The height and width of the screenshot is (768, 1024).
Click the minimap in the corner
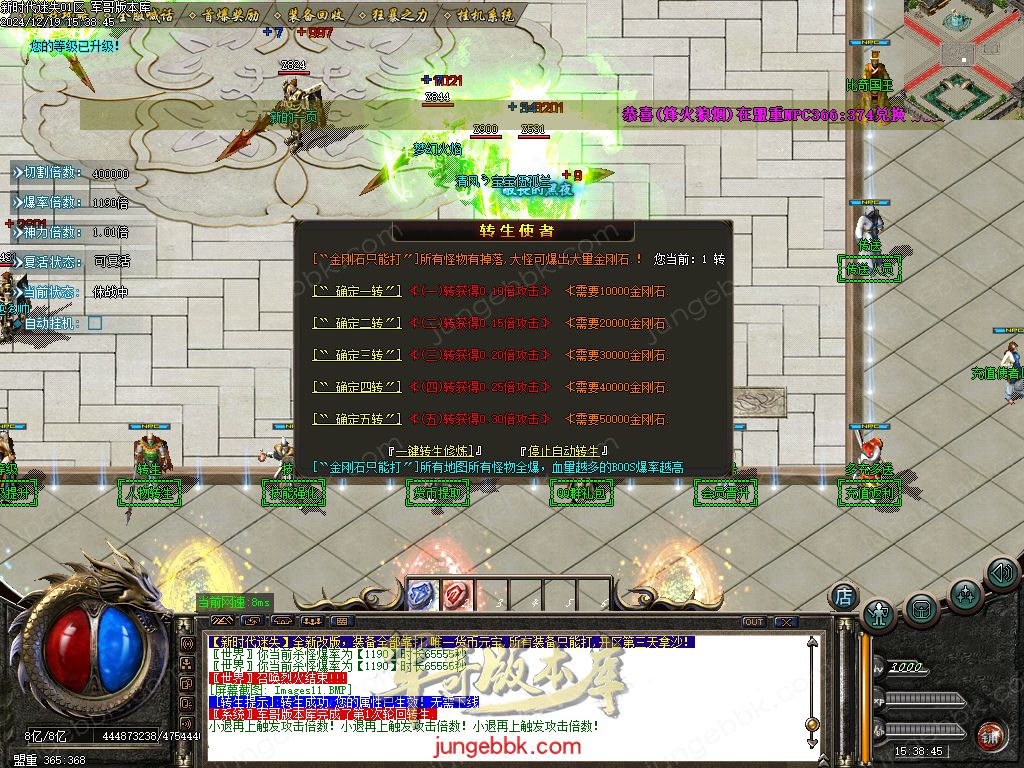(x=963, y=45)
